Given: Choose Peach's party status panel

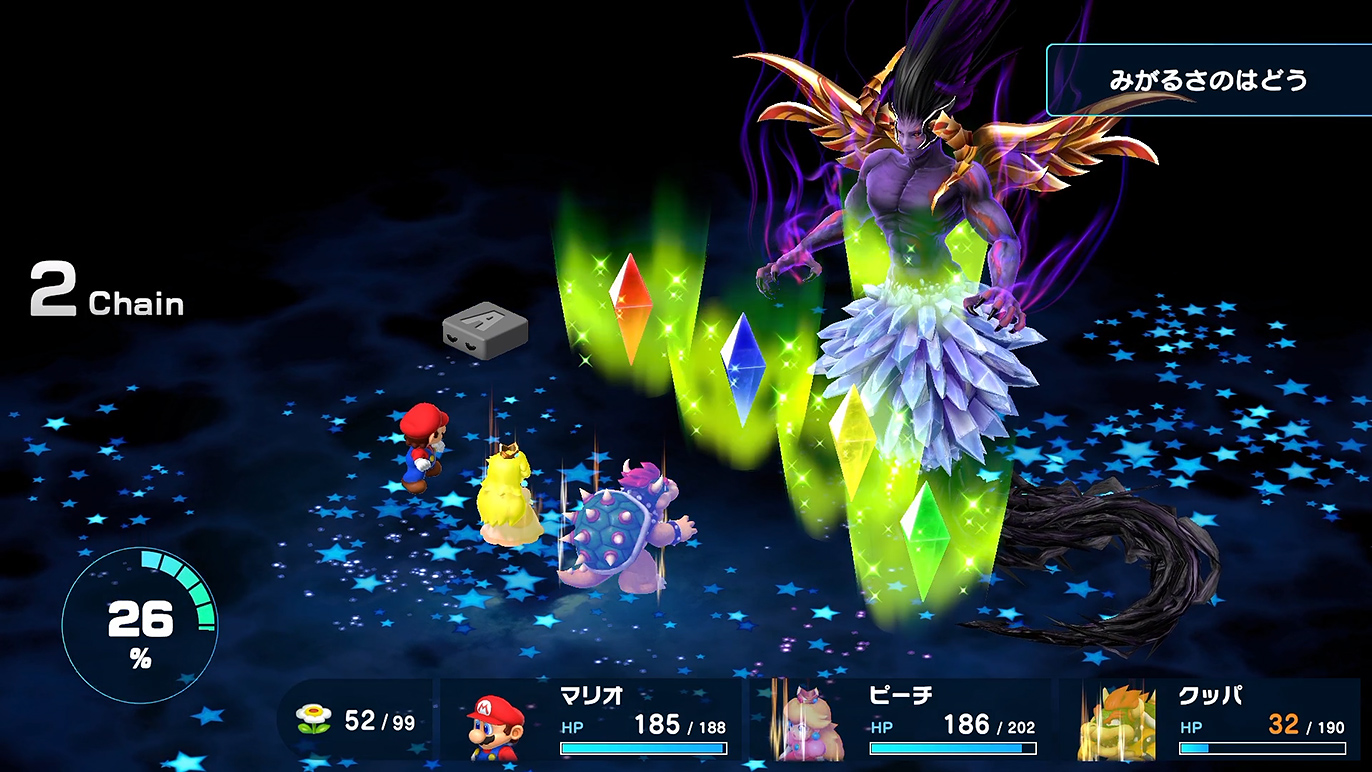Looking at the screenshot, I should tap(902, 722).
